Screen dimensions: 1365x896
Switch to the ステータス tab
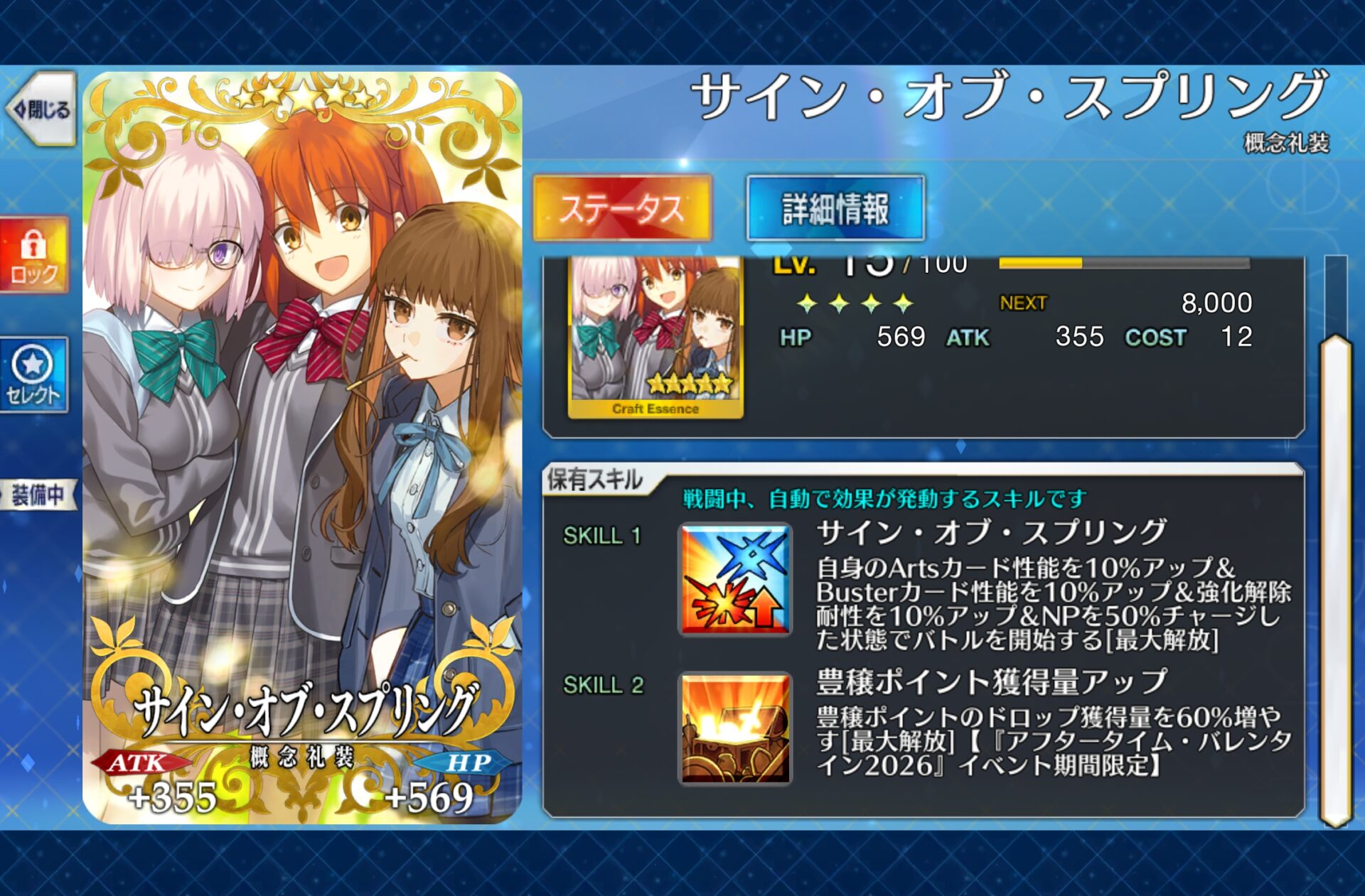click(622, 208)
